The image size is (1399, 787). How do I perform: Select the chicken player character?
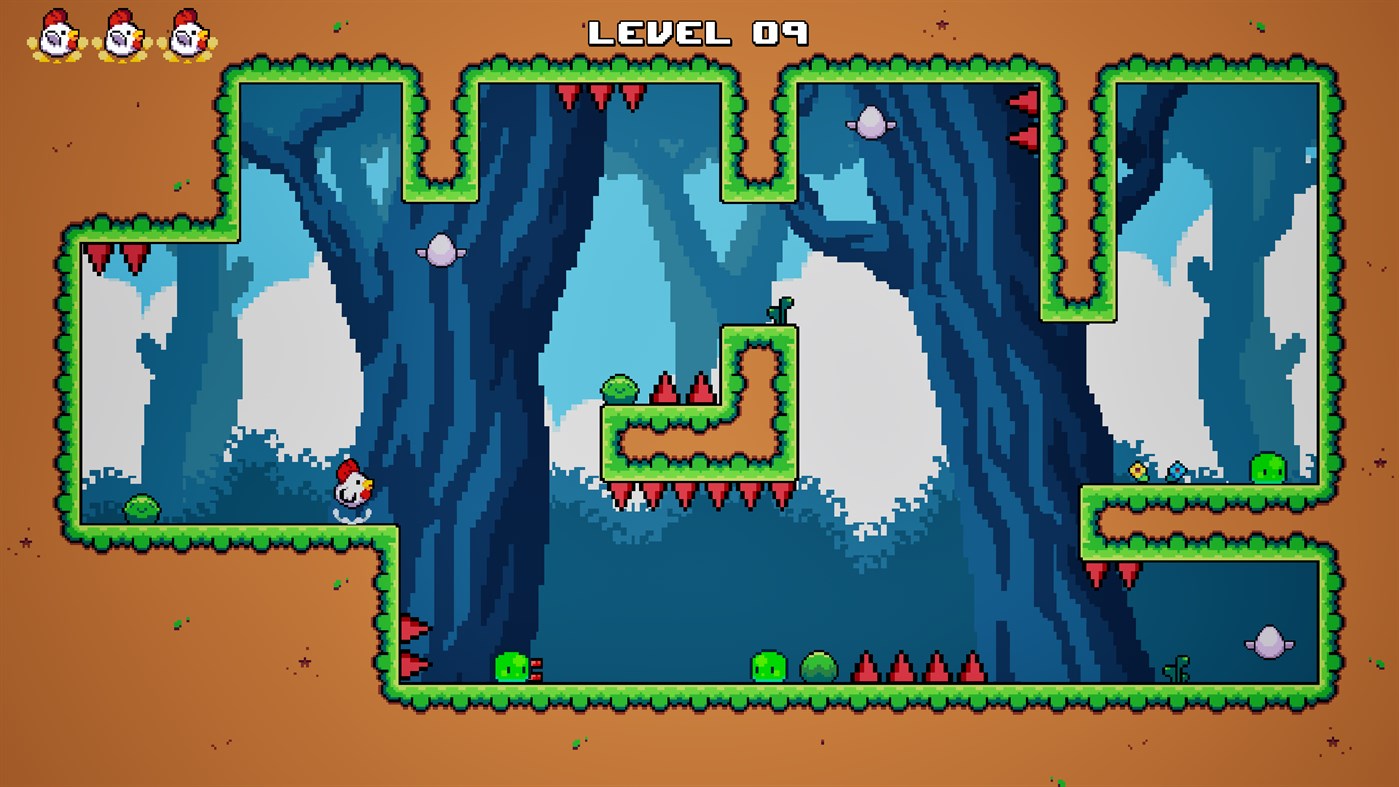coord(352,488)
